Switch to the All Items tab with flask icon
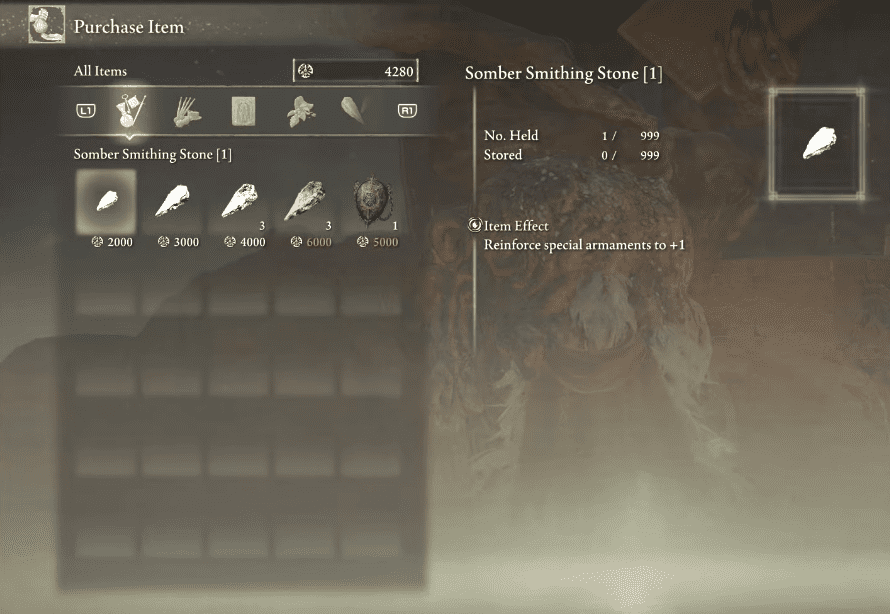 pyautogui.click(x=132, y=111)
